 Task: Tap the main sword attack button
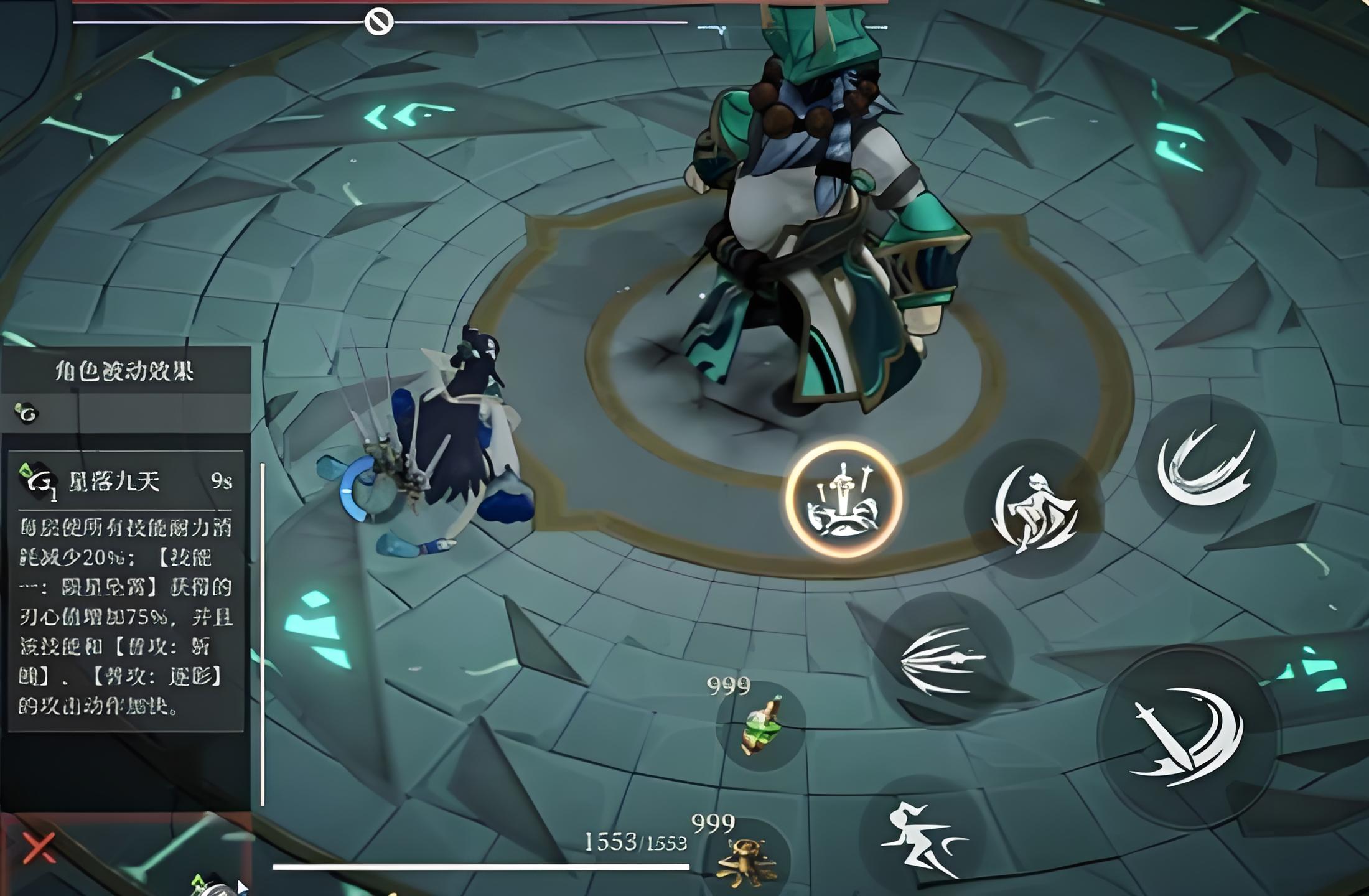1187,738
